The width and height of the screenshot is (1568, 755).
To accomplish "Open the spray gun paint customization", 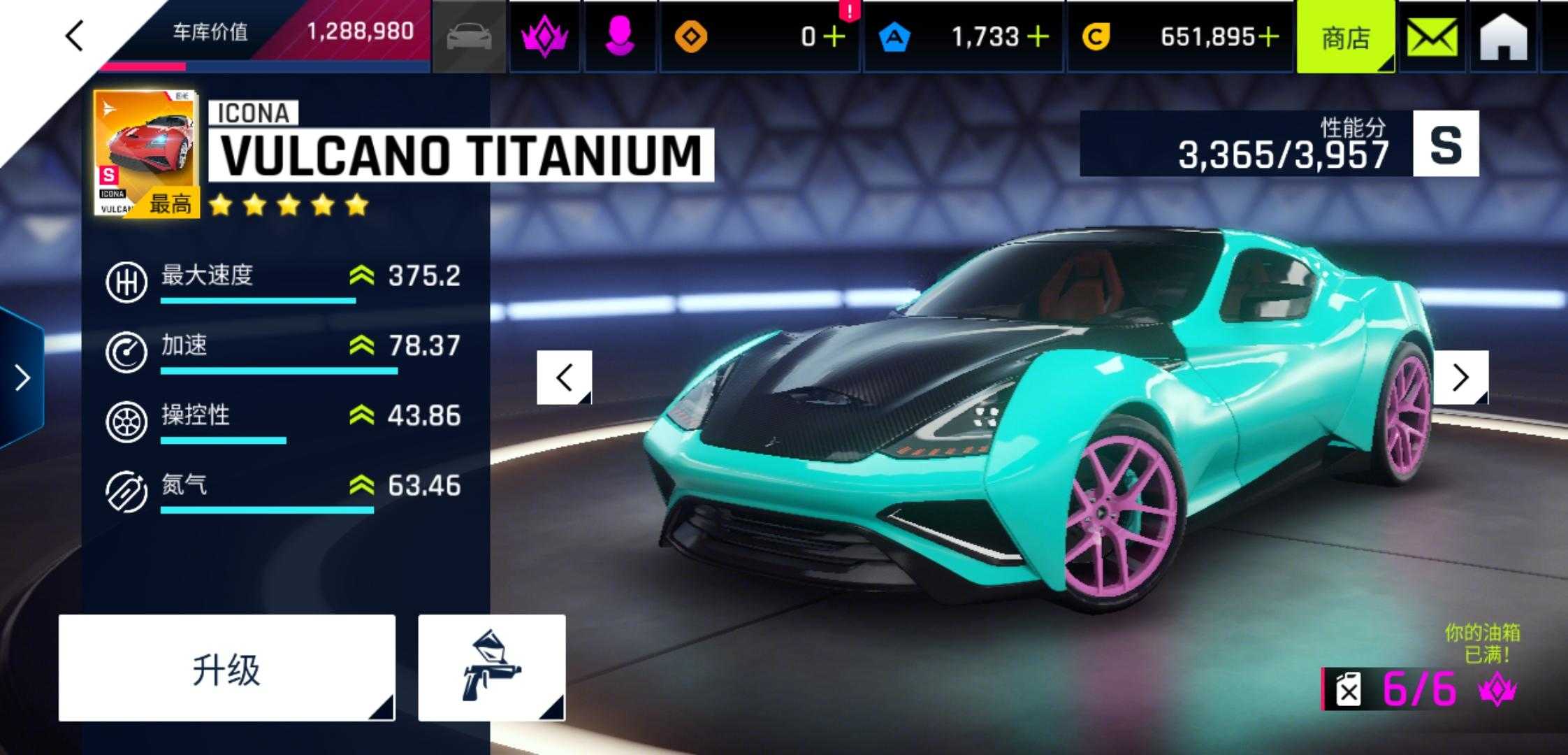I will click(x=491, y=668).
